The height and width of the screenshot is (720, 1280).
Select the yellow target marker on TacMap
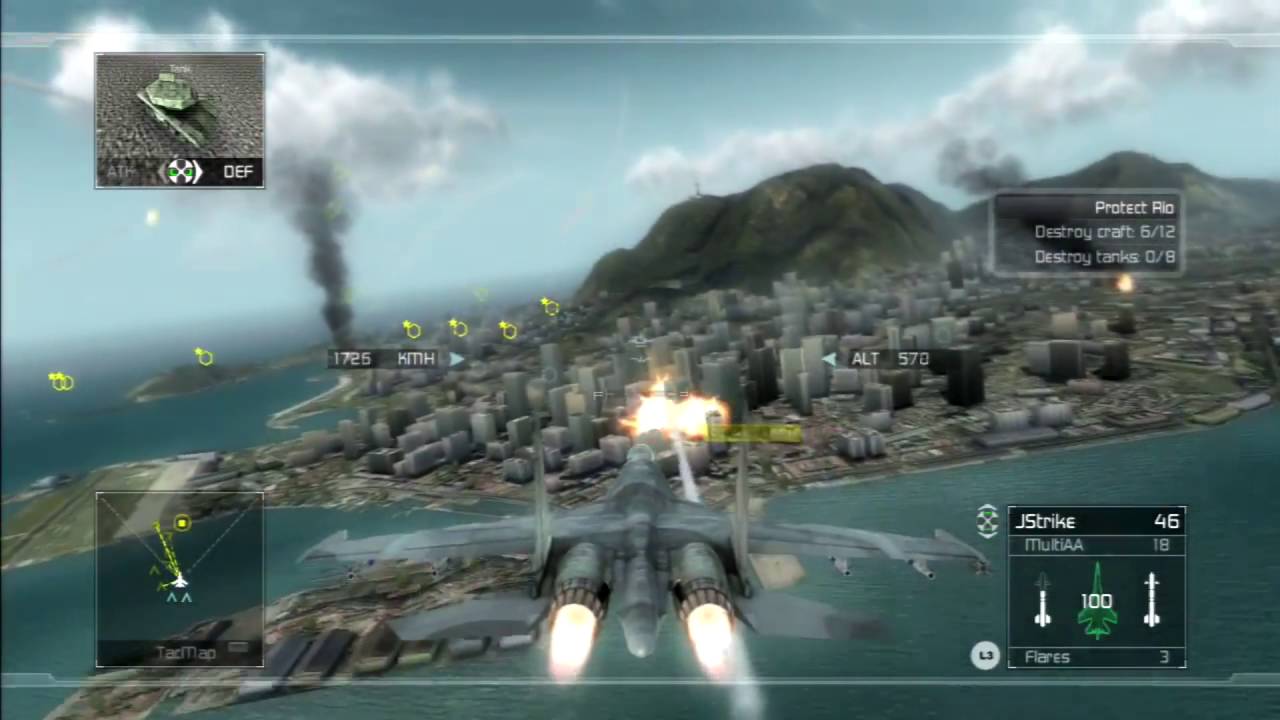[x=182, y=523]
